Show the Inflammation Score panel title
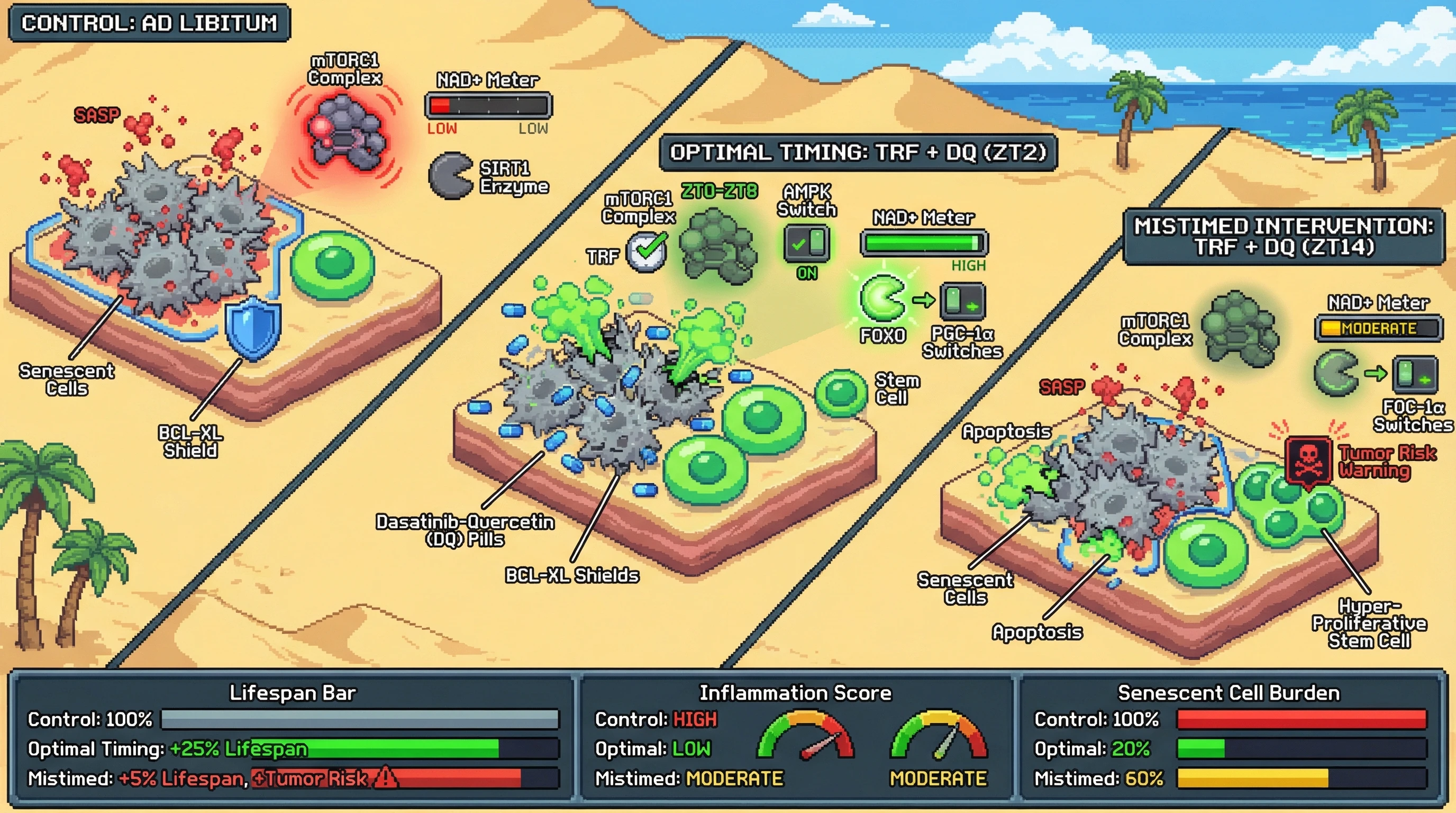Screen dimensions: 1456x813 [x=795, y=692]
